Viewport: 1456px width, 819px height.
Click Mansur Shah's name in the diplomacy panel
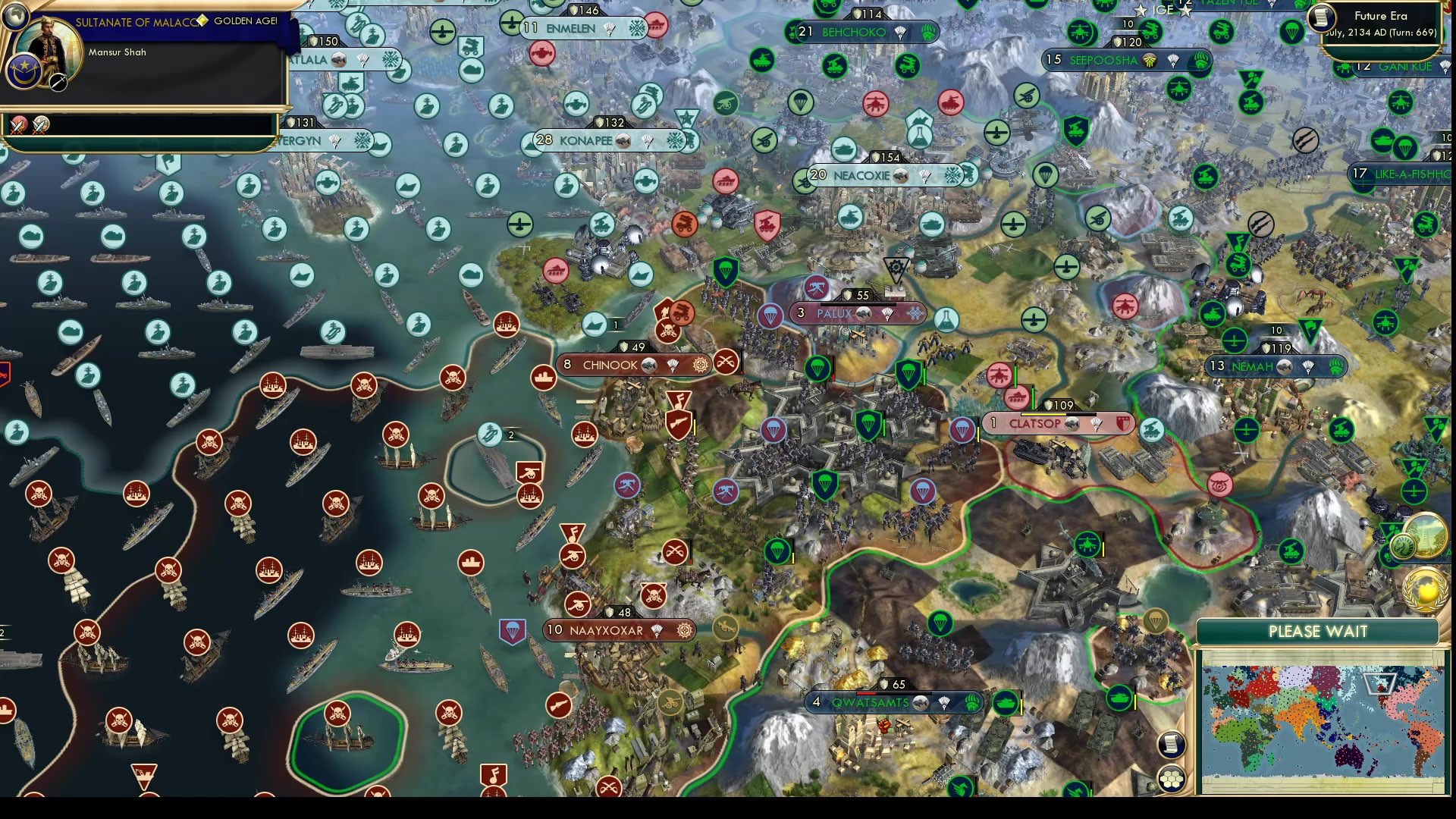pyautogui.click(x=116, y=52)
